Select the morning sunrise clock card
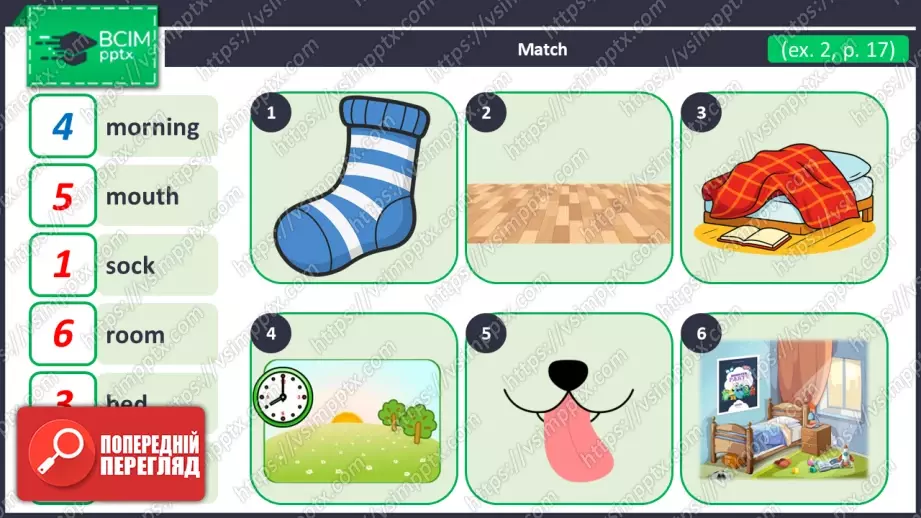Image resolution: width=921 pixels, height=518 pixels. pos(353,408)
